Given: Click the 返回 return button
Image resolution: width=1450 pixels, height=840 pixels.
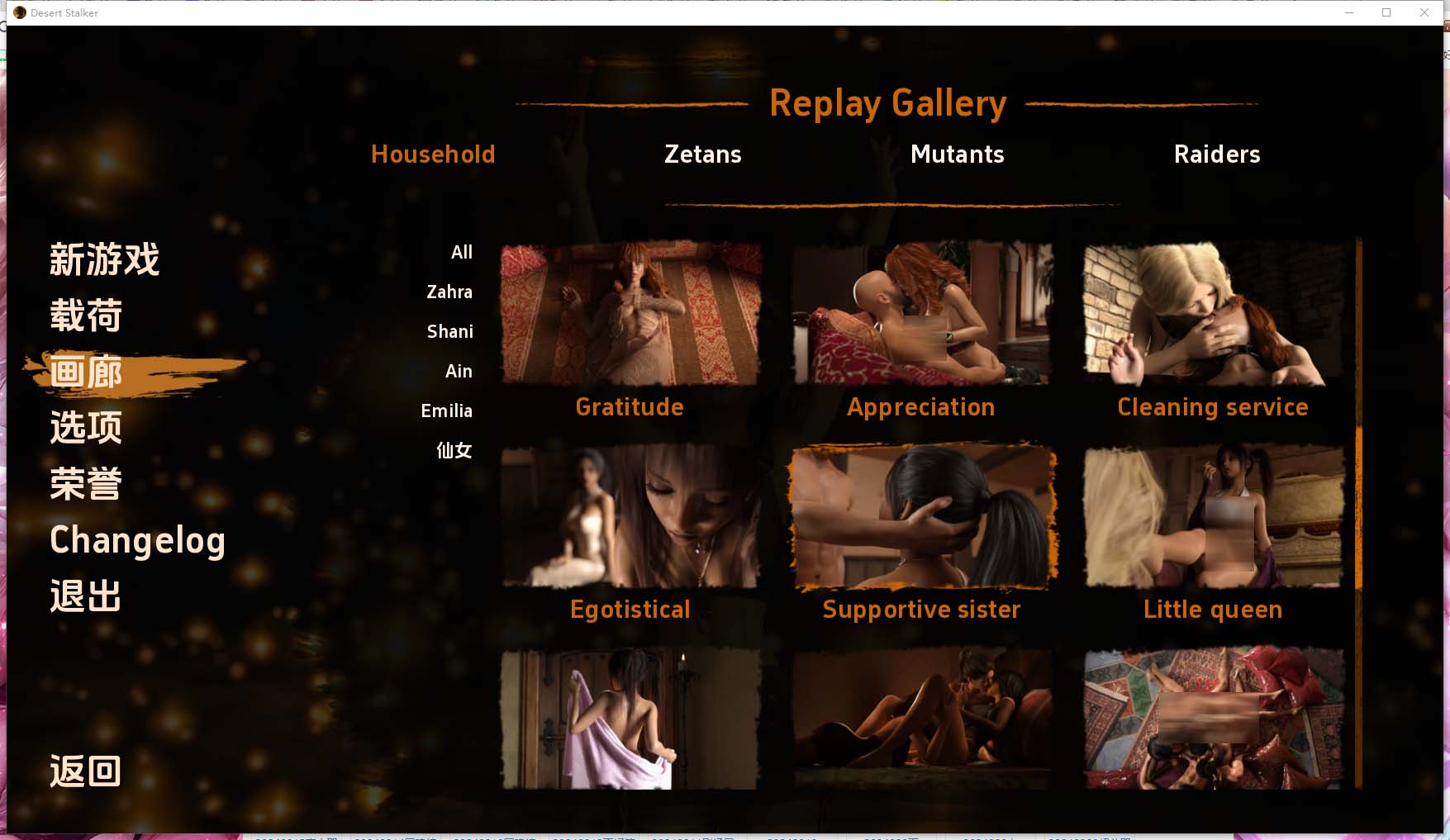Looking at the screenshot, I should (x=86, y=771).
